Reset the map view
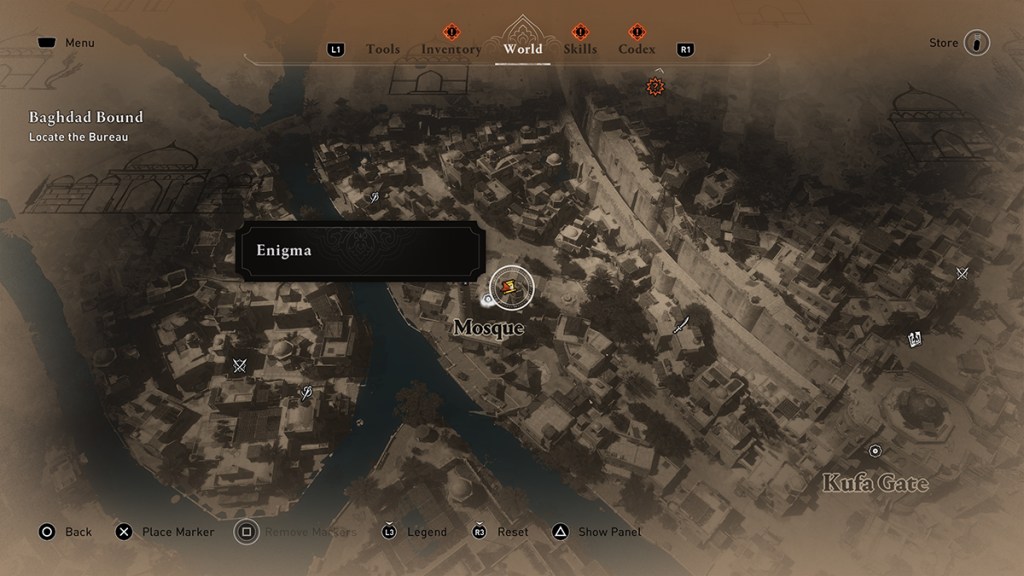Screen dimensions: 1024x576 pos(501,532)
